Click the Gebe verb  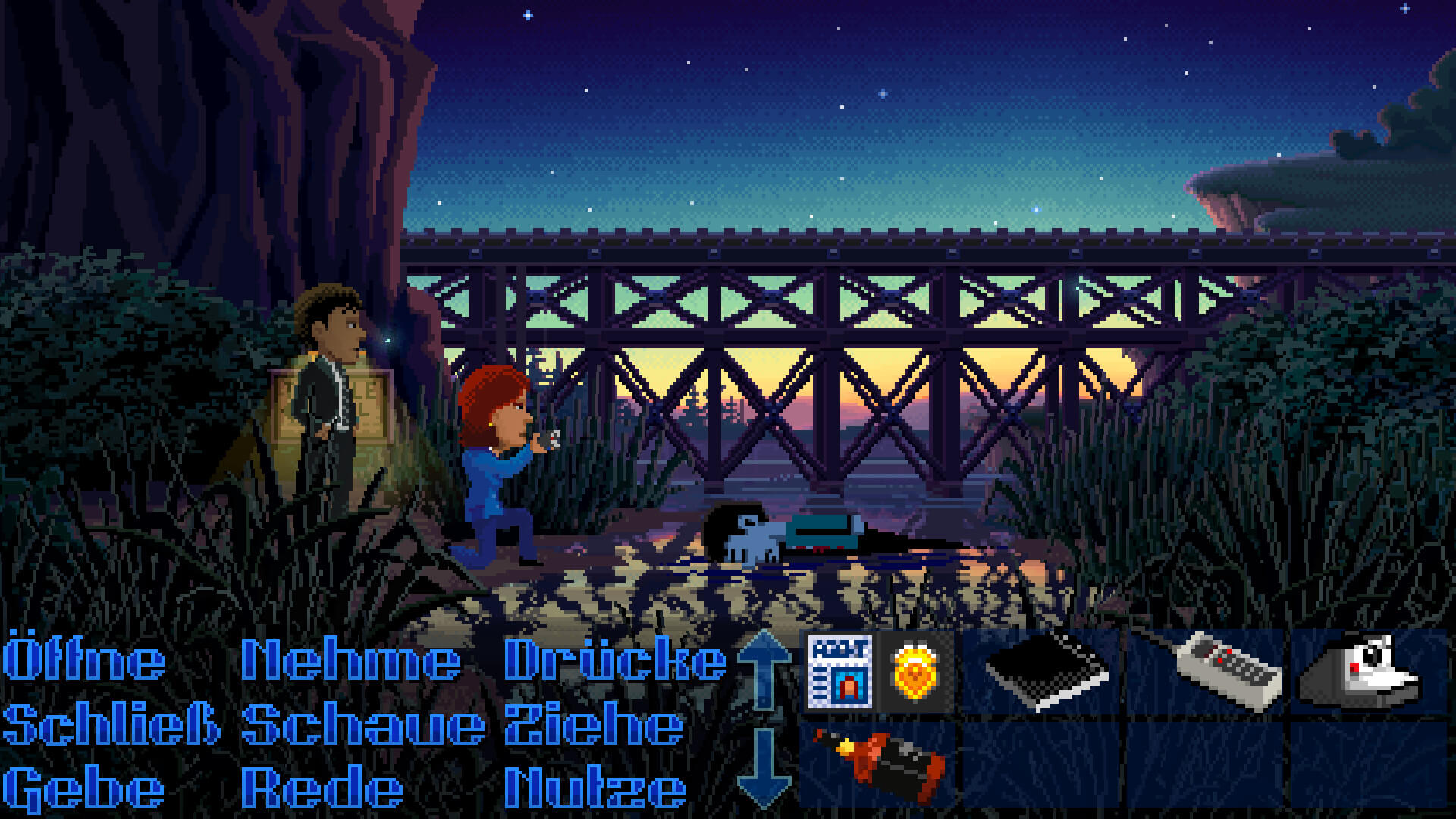coord(83,789)
